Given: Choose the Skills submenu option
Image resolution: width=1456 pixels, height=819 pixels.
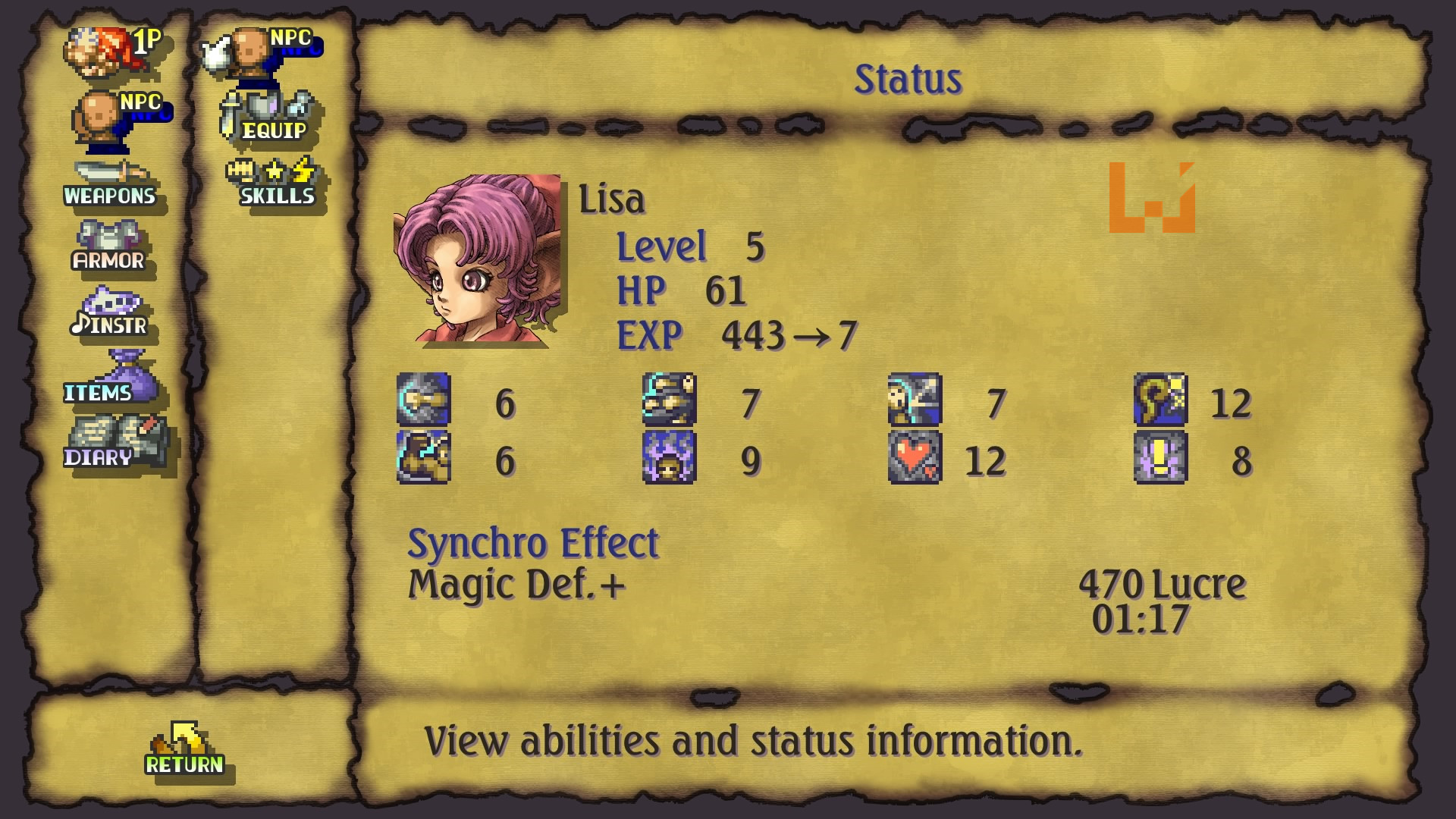Looking at the screenshot, I should [x=274, y=183].
